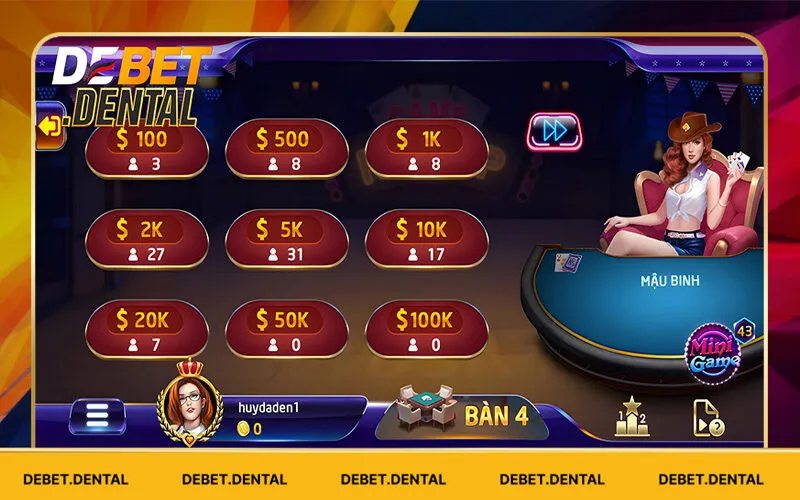Choose the $50K betting room
Viewport: 800px width, 500px height.
tap(286, 329)
